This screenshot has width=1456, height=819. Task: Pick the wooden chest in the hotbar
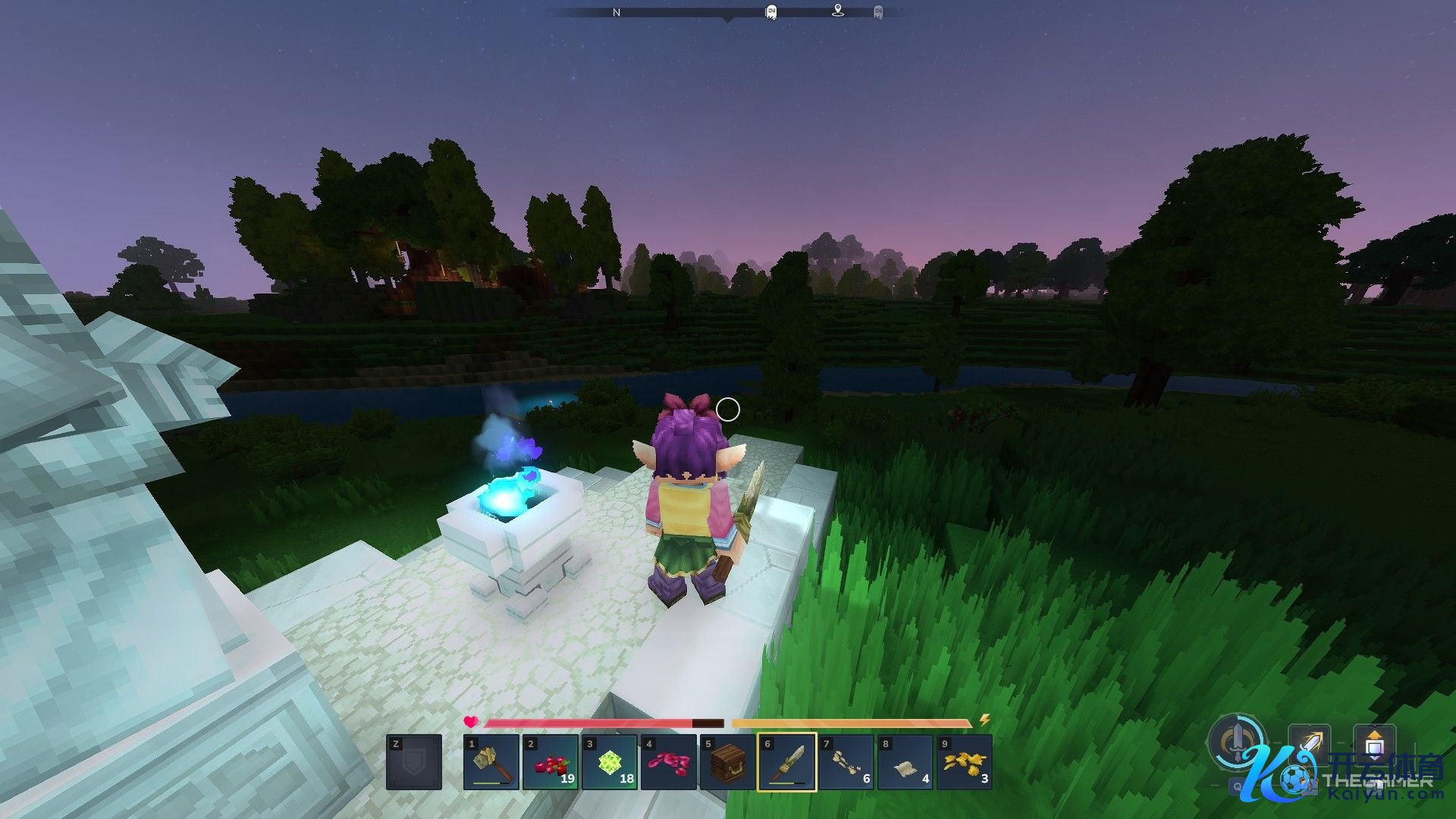click(x=728, y=762)
